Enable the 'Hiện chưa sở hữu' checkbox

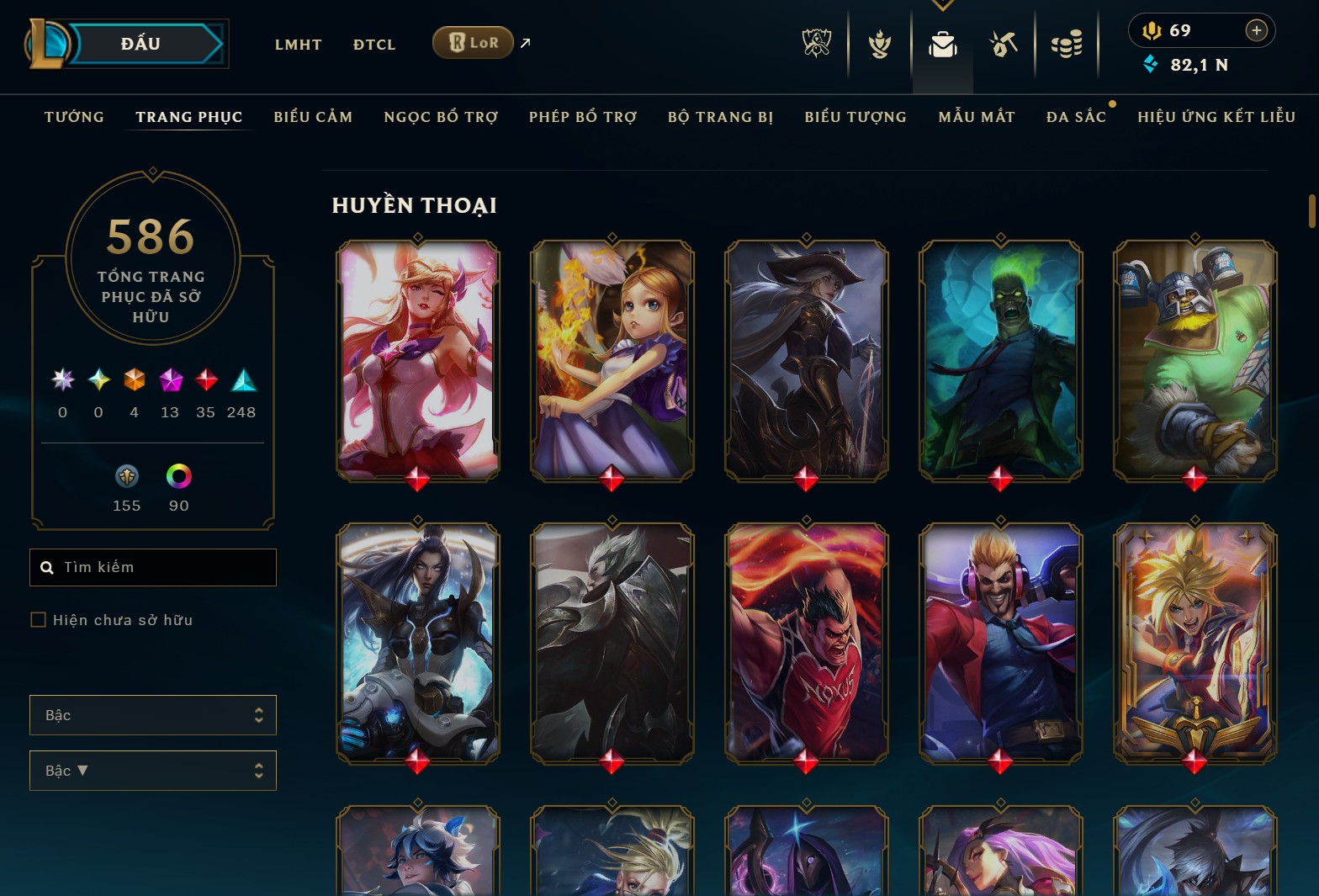(x=39, y=619)
